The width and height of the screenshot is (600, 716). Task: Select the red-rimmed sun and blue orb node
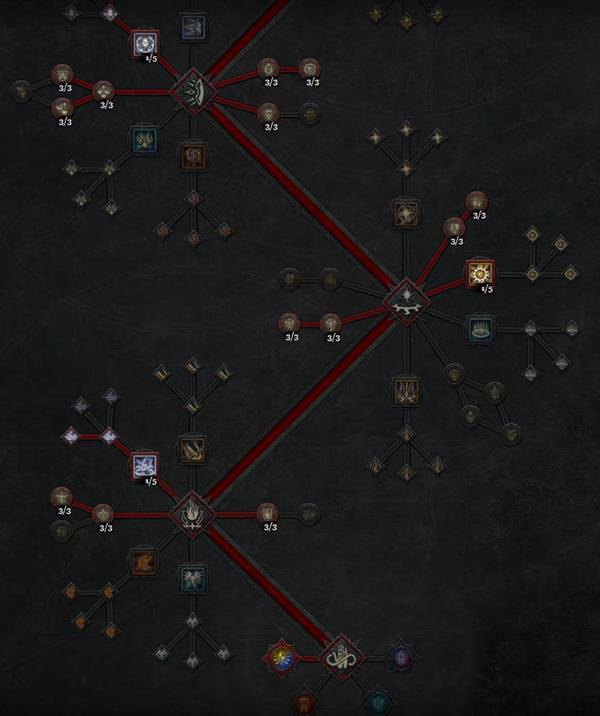pyautogui.click(x=281, y=658)
